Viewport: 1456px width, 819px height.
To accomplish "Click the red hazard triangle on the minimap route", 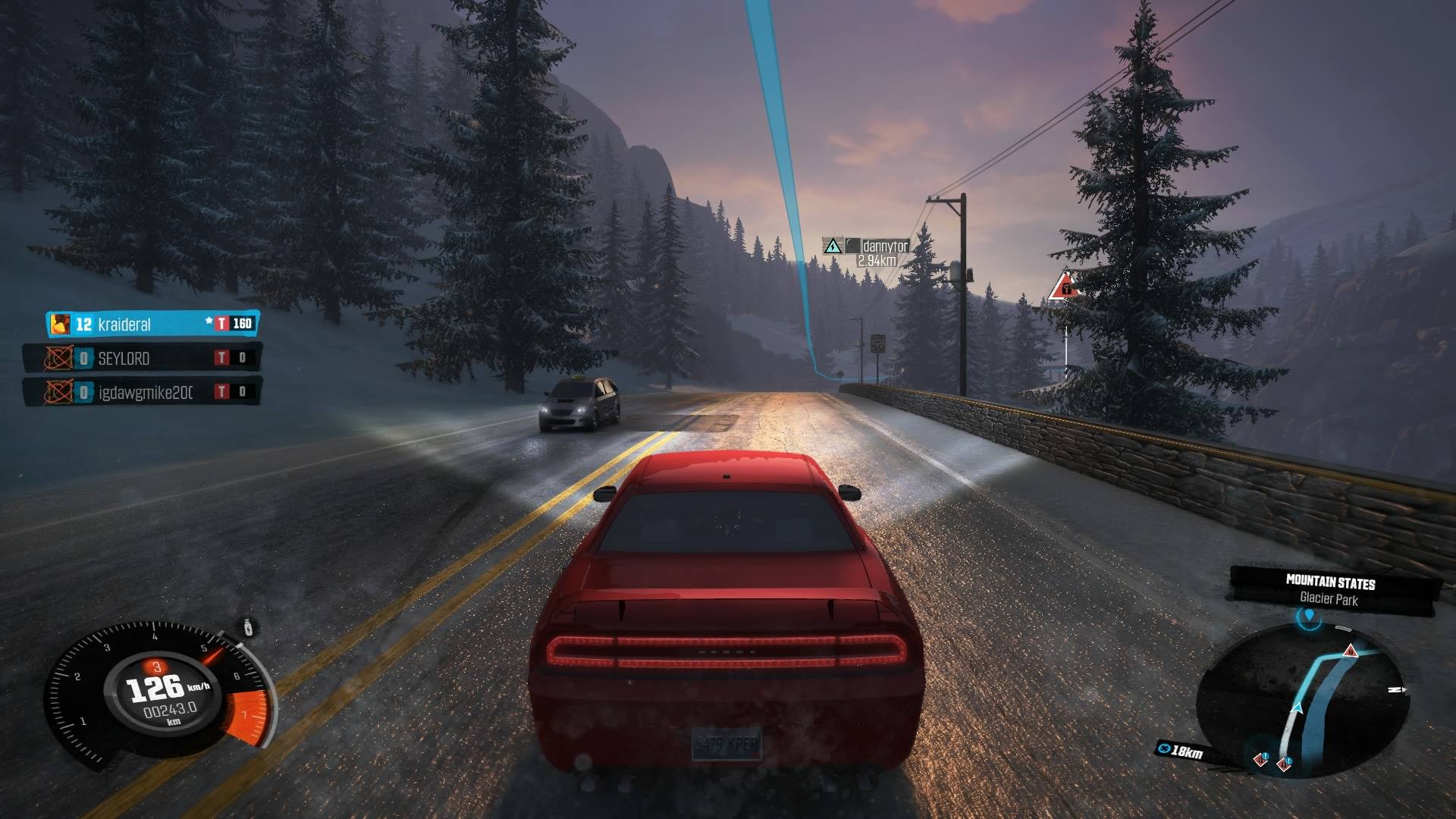I will 1351,651.
